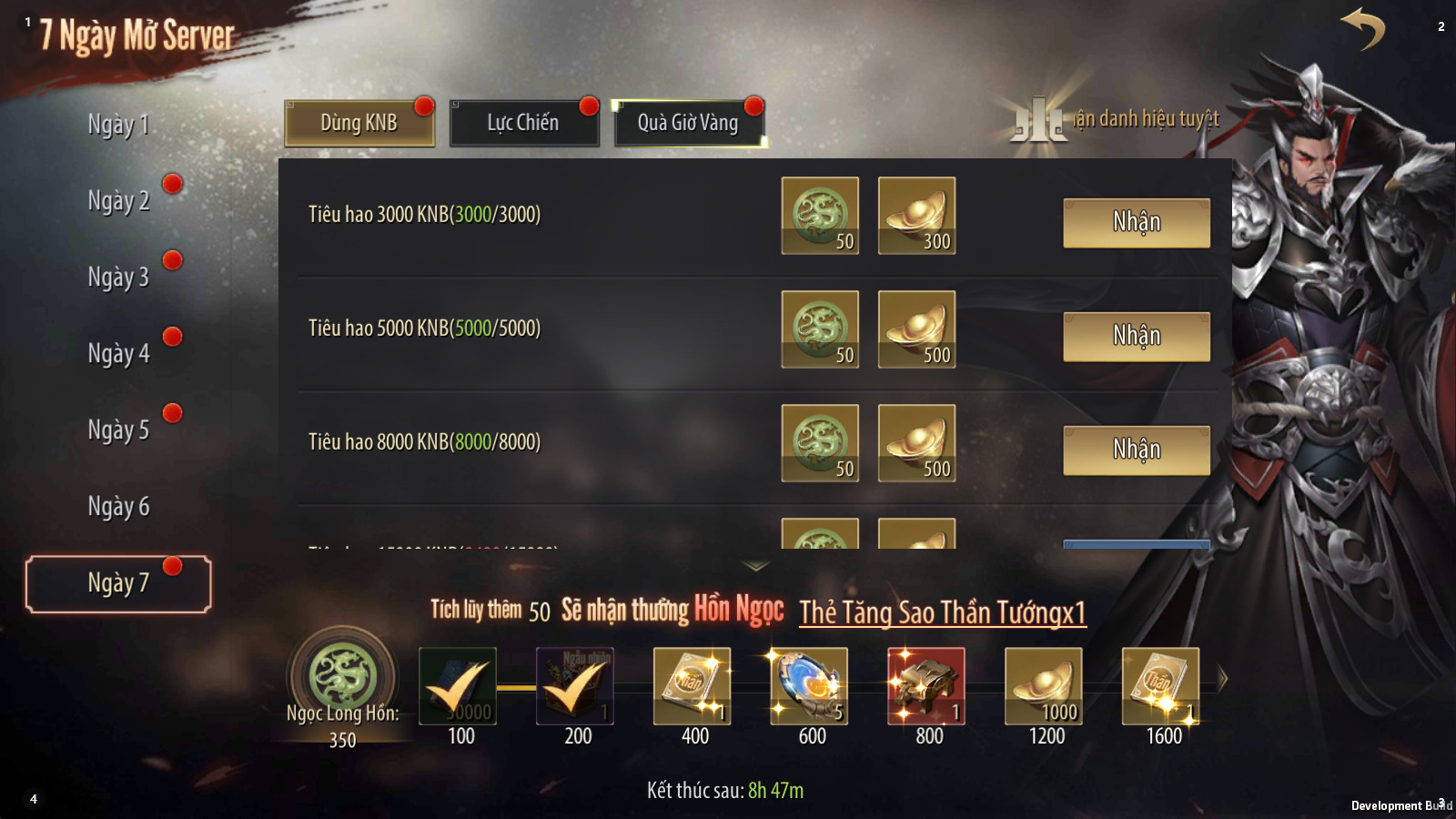The width and height of the screenshot is (1456, 819).
Task: Expand the reward list down arrow
Action: [756, 566]
